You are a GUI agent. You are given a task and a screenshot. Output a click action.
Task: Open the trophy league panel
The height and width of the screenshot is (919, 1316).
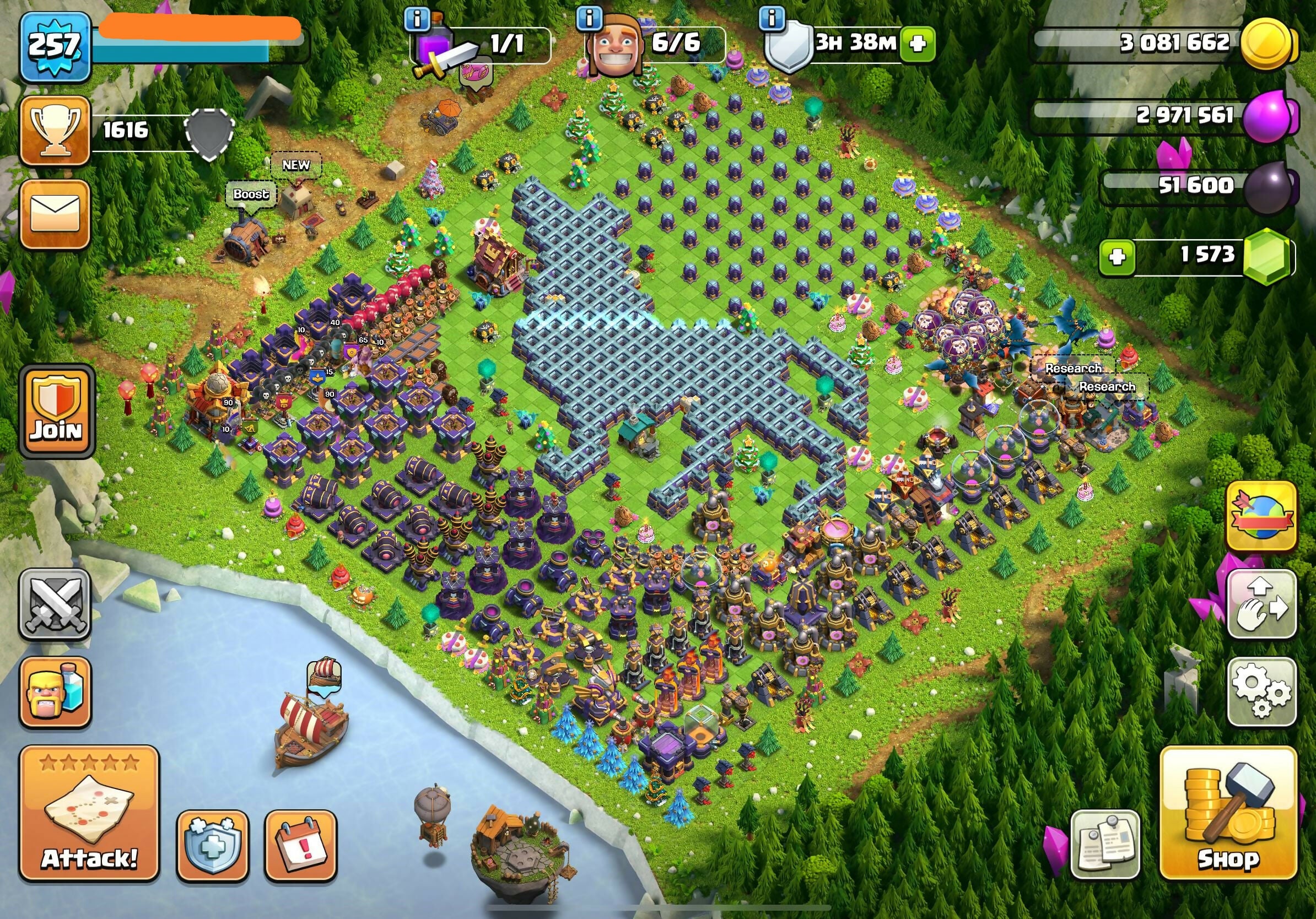pos(55,131)
